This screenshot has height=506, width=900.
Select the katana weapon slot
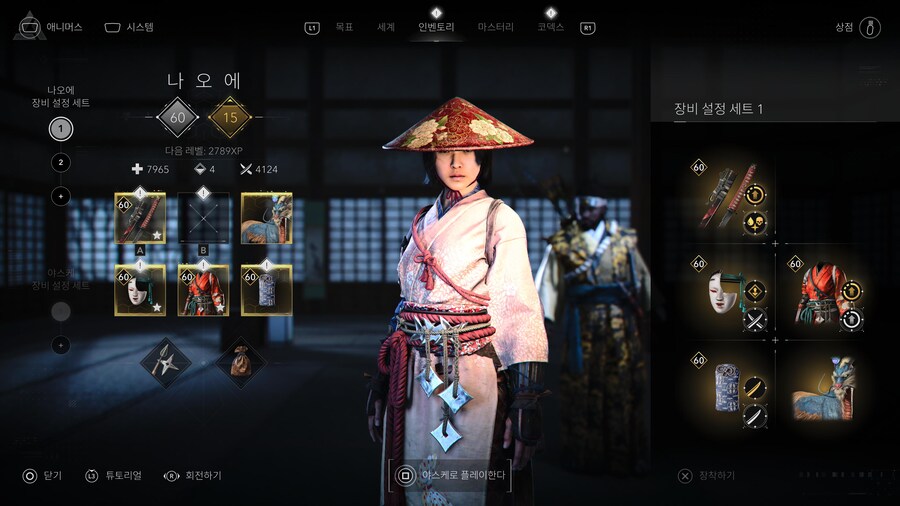pyautogui.click(x=141, y=218)
